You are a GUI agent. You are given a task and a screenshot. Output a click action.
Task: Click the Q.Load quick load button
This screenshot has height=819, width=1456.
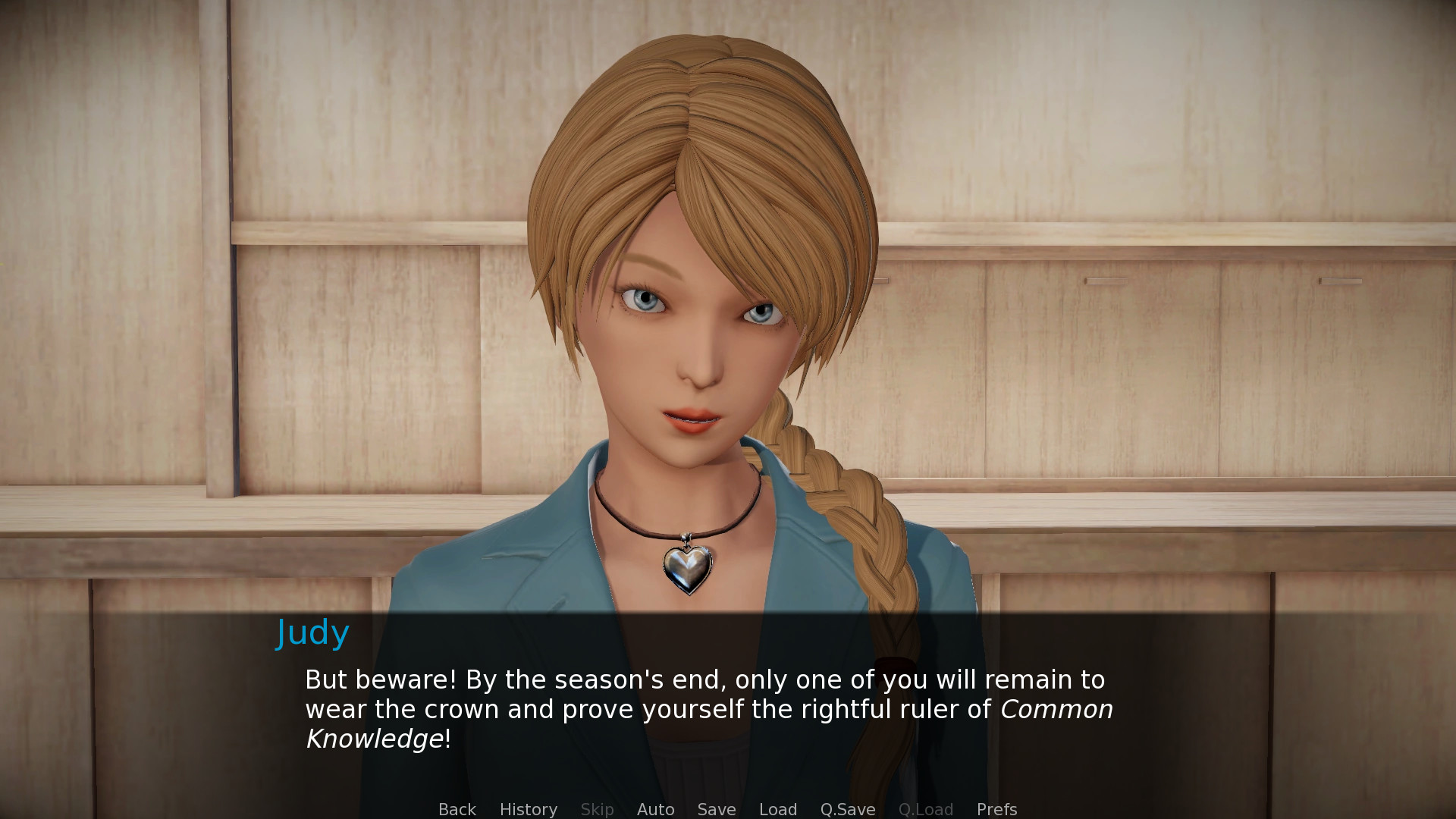(x=925, y=809)
